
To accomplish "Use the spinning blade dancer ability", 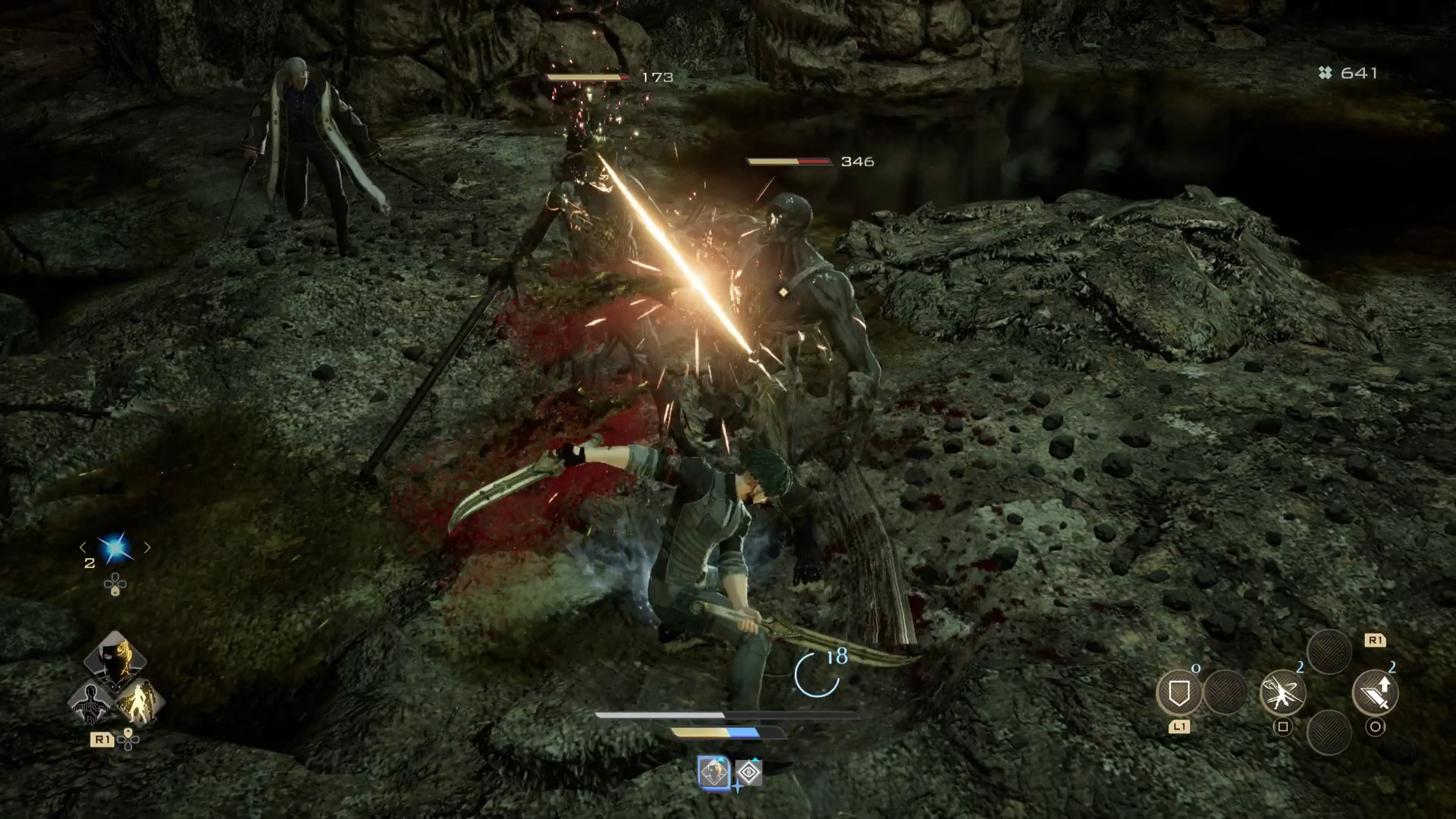I will pos(1282,693).
